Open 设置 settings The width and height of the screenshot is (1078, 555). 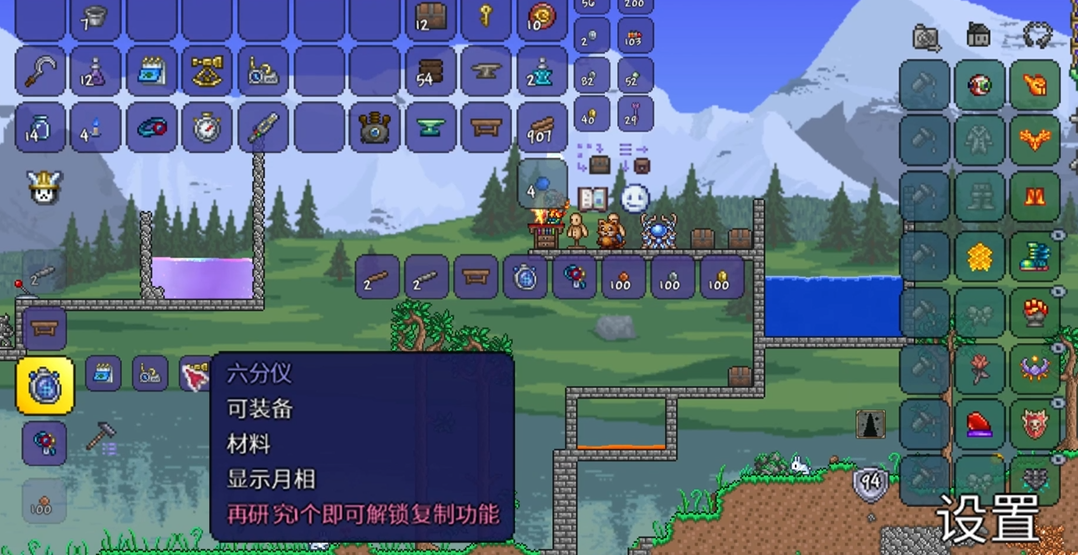point(988,518)
